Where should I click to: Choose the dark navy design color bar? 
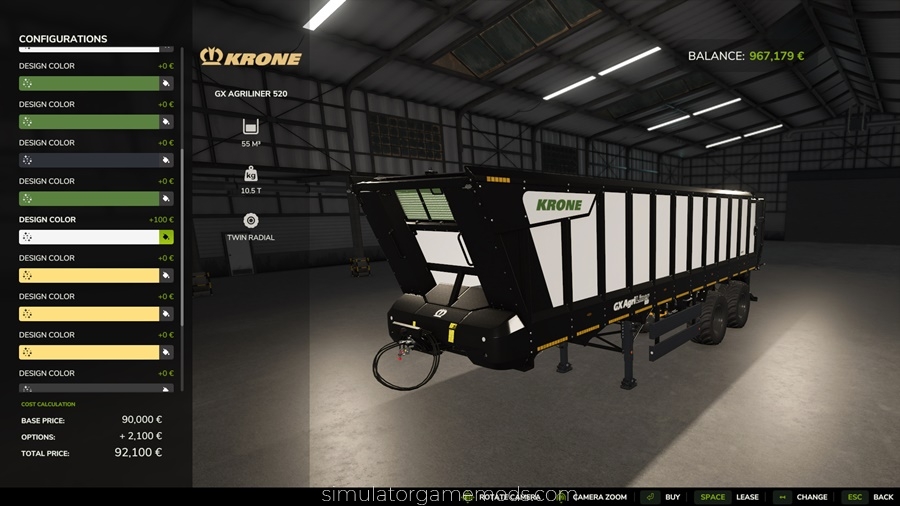(x=89, y=160)
